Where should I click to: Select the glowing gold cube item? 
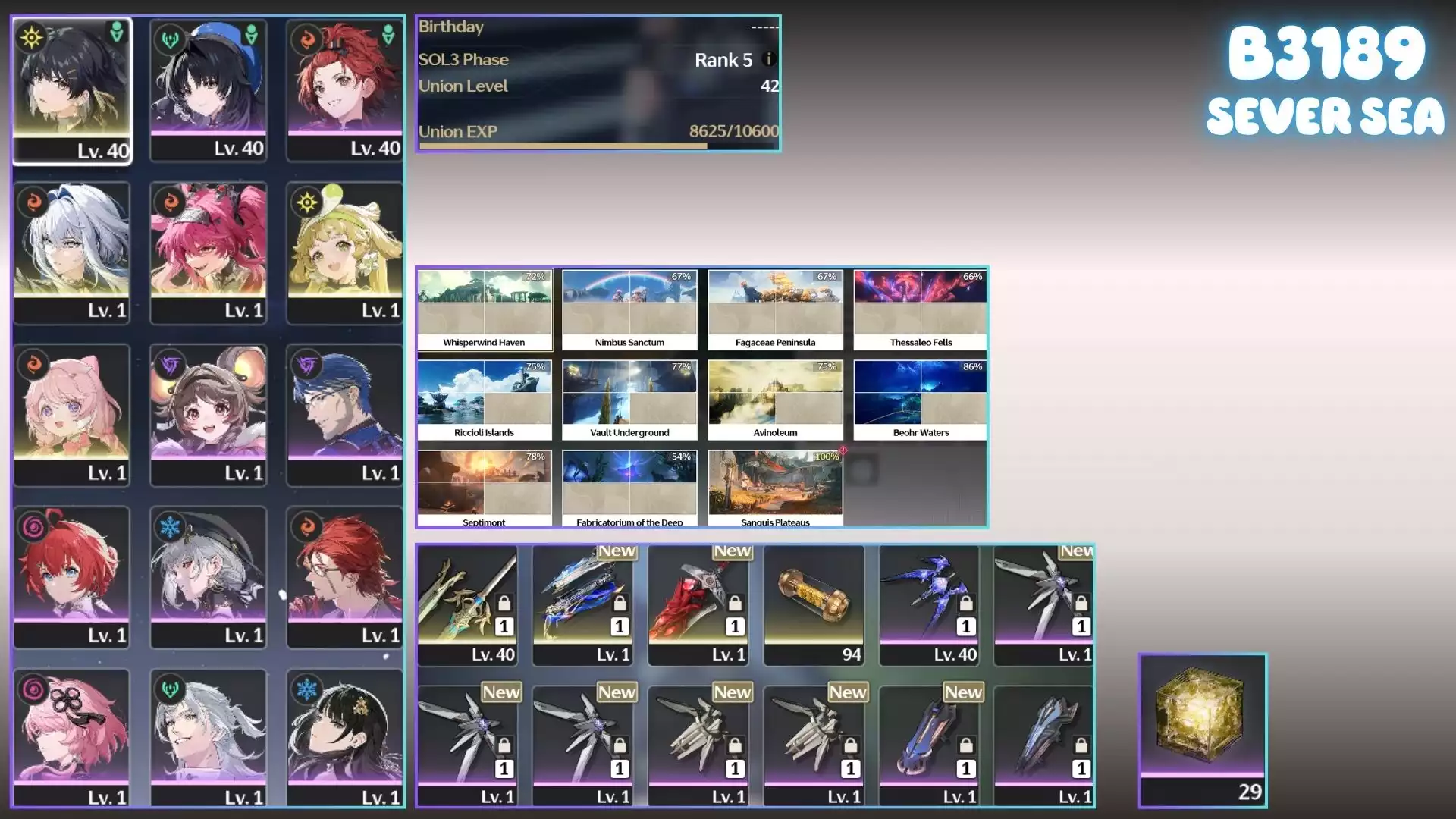pyautogui.click(x=1203, y=730)
